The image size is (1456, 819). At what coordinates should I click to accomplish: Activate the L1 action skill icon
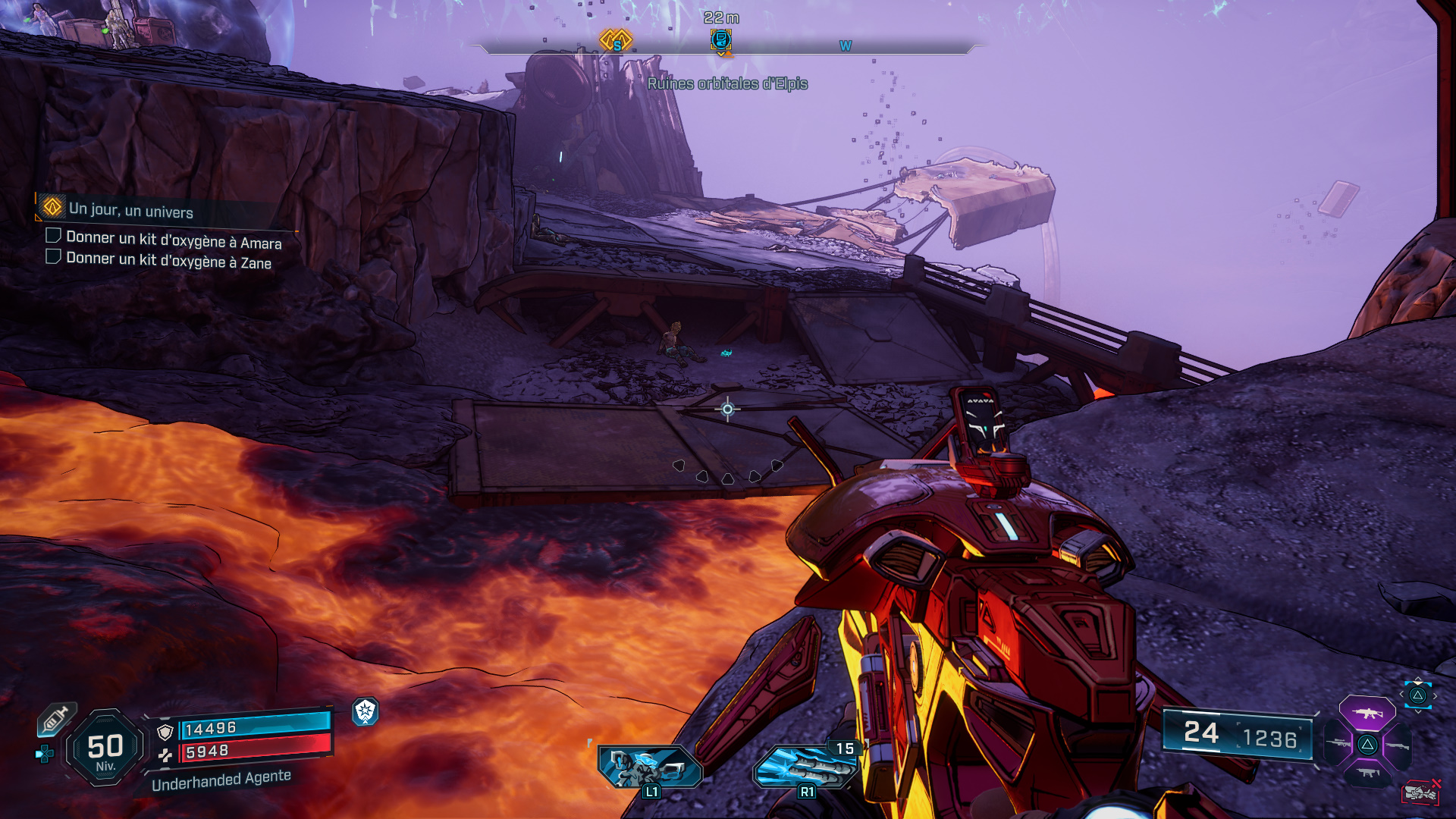649,767
